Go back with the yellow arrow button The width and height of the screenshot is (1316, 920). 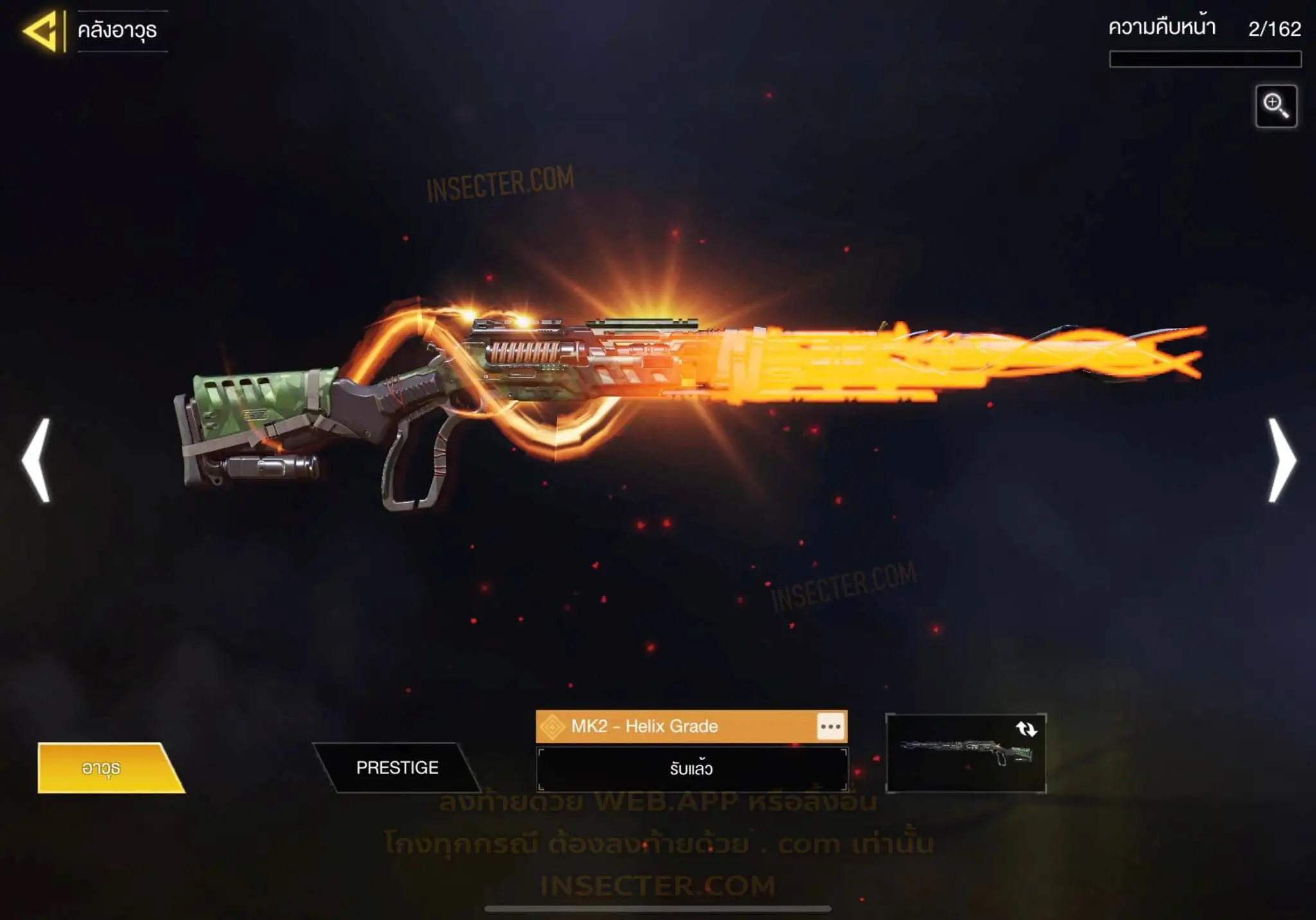coord(42,30)
